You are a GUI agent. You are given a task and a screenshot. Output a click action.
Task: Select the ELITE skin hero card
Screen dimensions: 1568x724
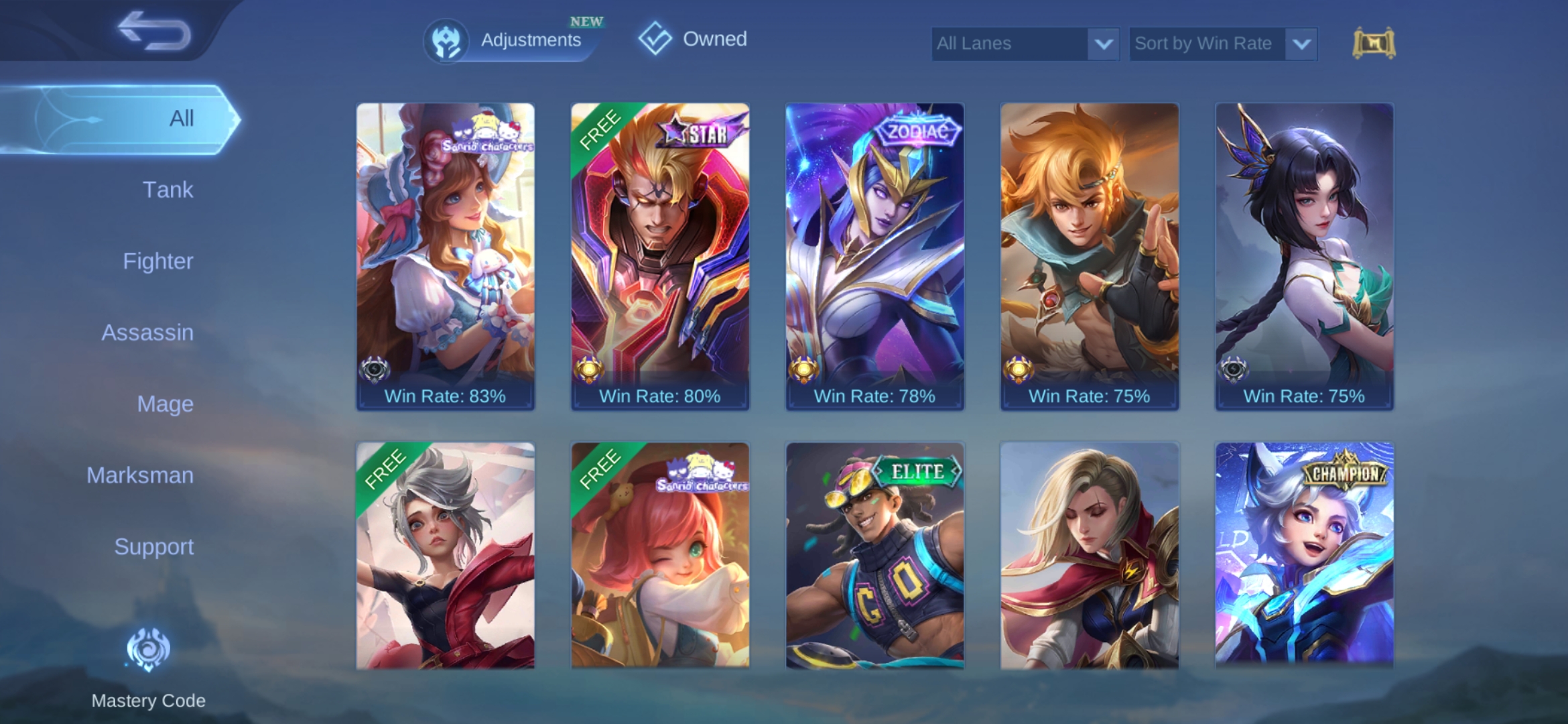coord(874,556)
